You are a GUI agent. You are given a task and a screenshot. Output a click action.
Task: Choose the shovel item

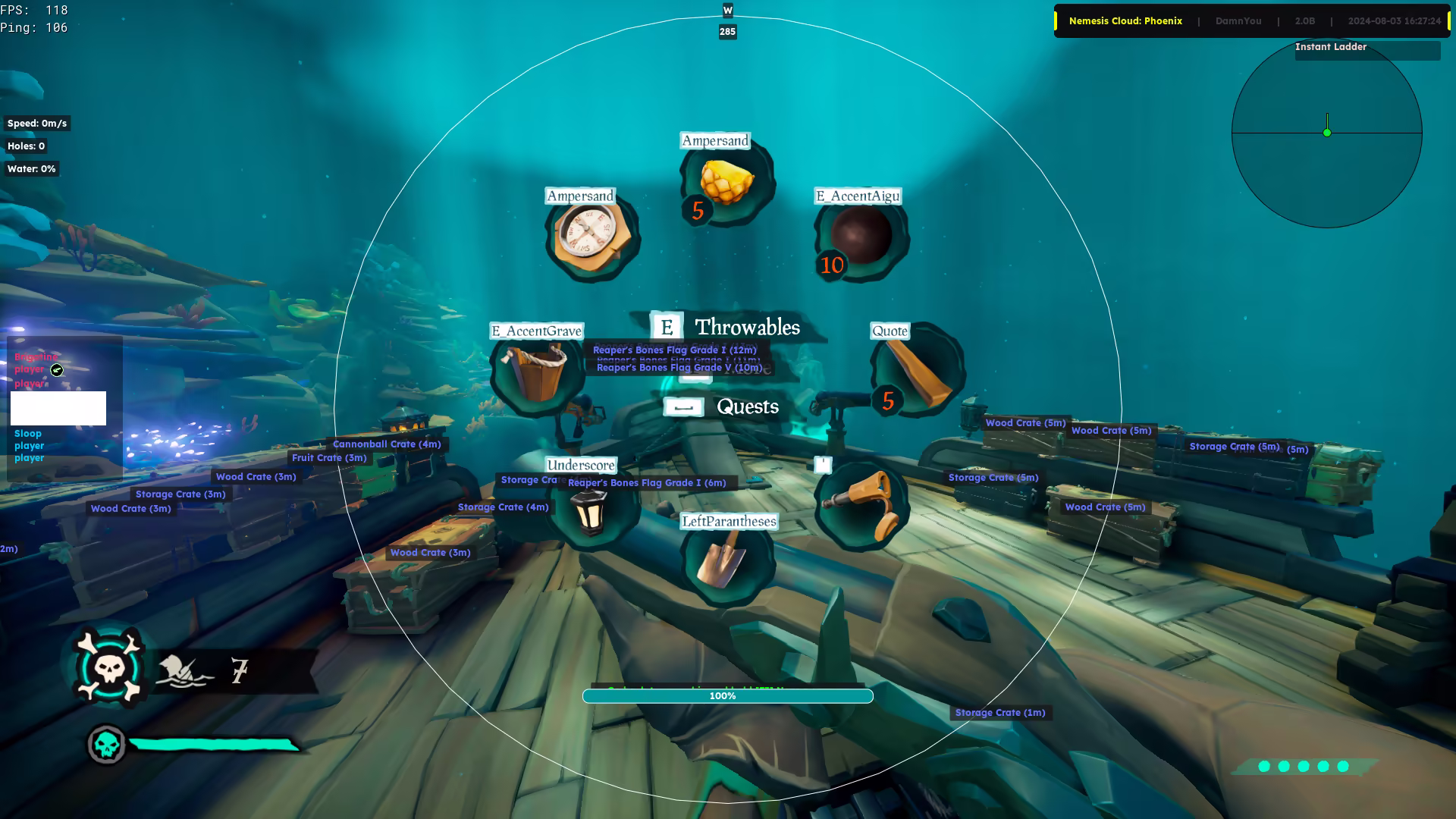pos(726,562)
